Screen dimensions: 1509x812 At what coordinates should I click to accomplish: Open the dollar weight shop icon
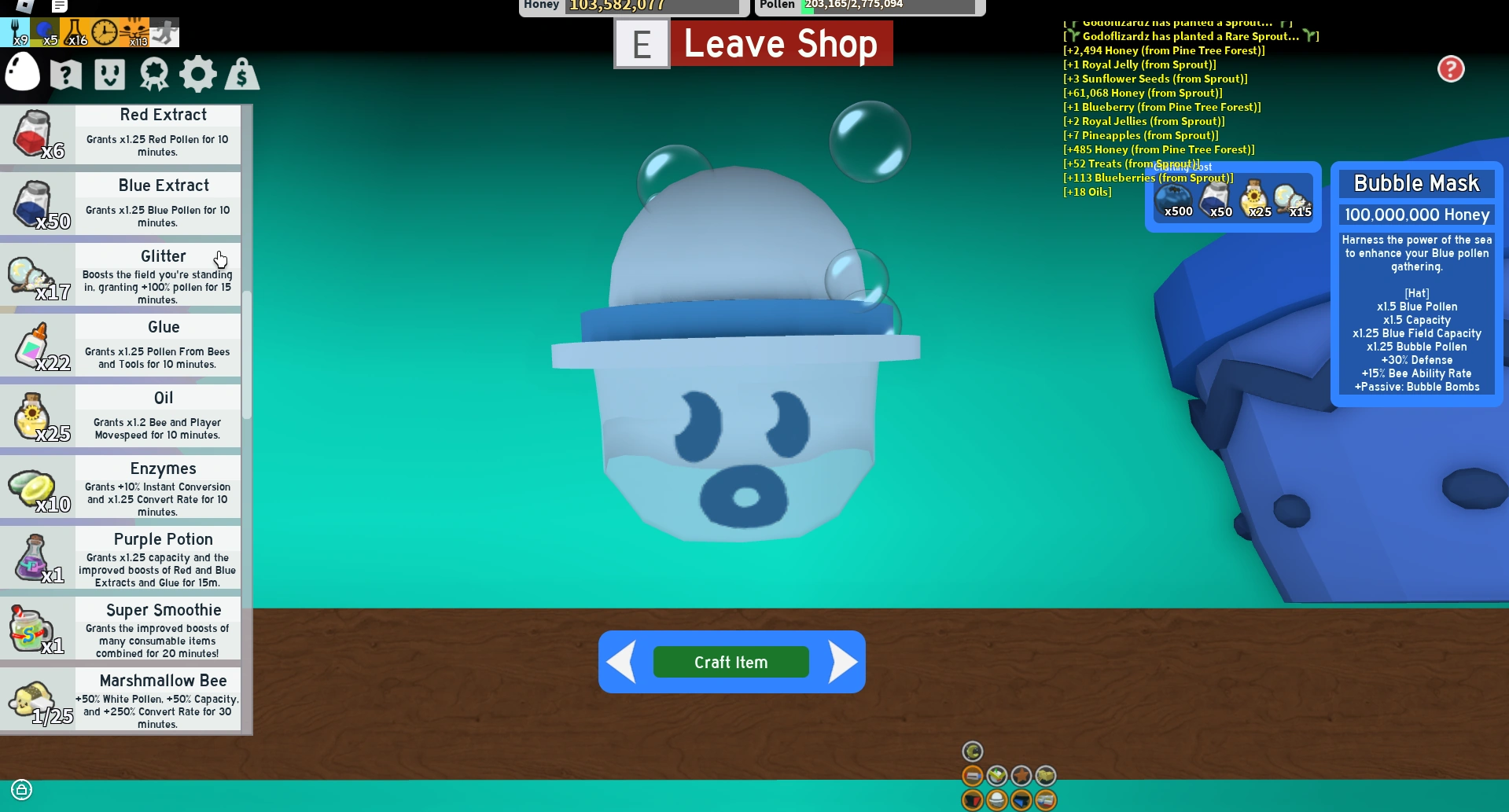[241, 73]
